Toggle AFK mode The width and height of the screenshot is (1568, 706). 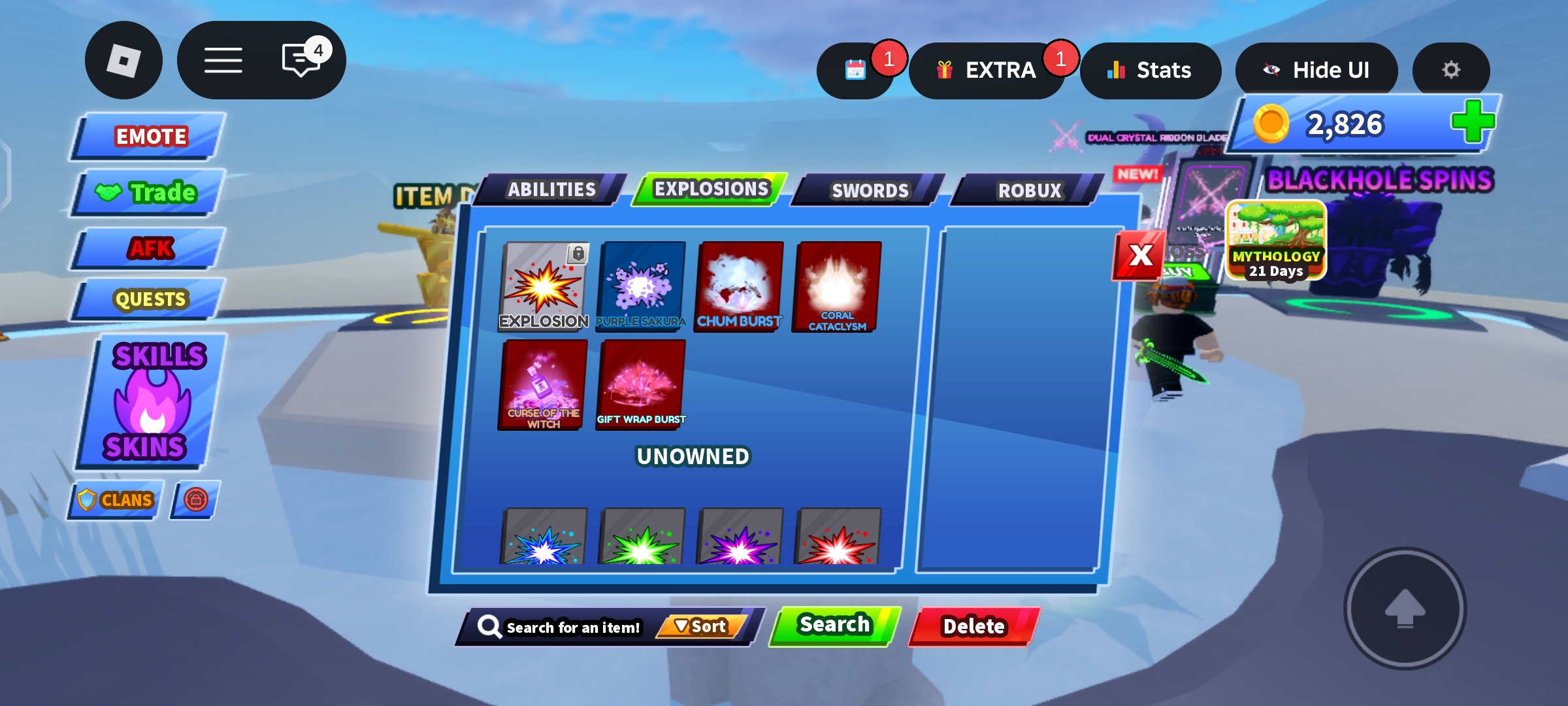(x=150, y=248)
